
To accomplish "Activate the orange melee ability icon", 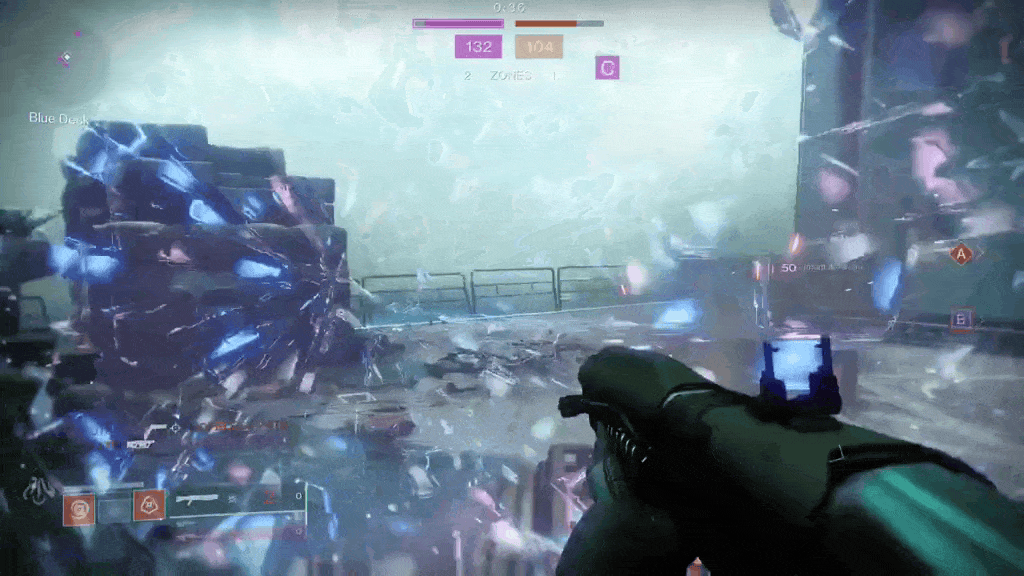I will [149, 506].
